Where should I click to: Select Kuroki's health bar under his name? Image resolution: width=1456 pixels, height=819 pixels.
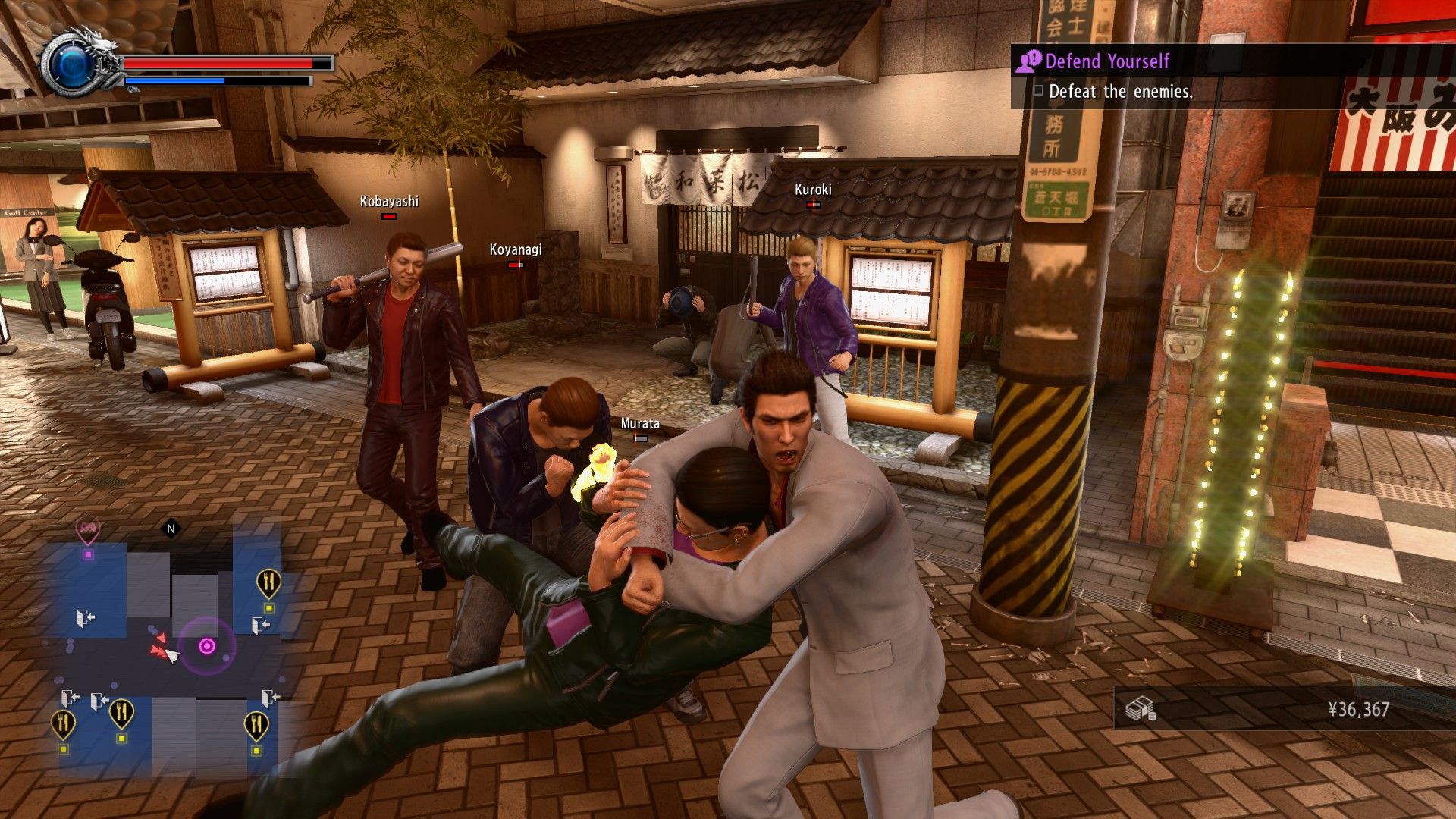pyautogui.click(x=813, y=205)
